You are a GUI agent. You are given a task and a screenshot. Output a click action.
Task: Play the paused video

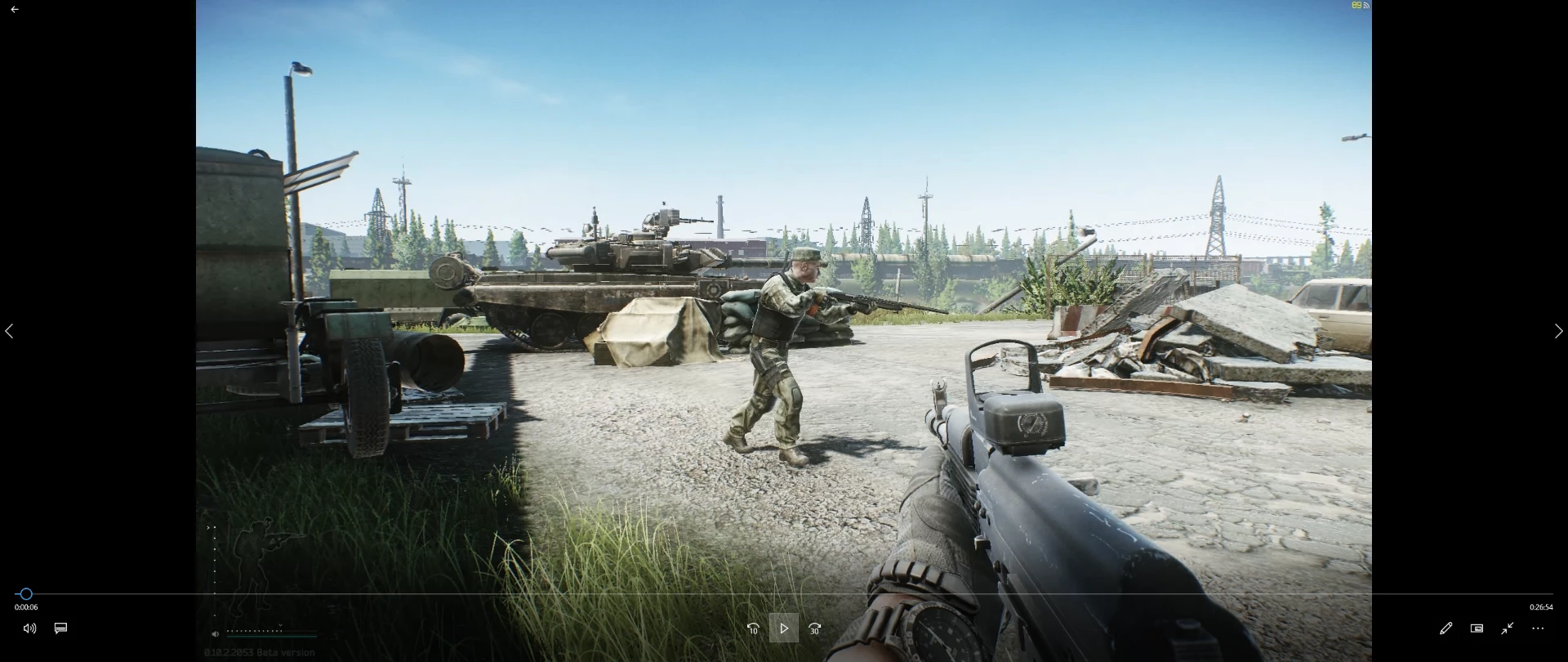783,628
